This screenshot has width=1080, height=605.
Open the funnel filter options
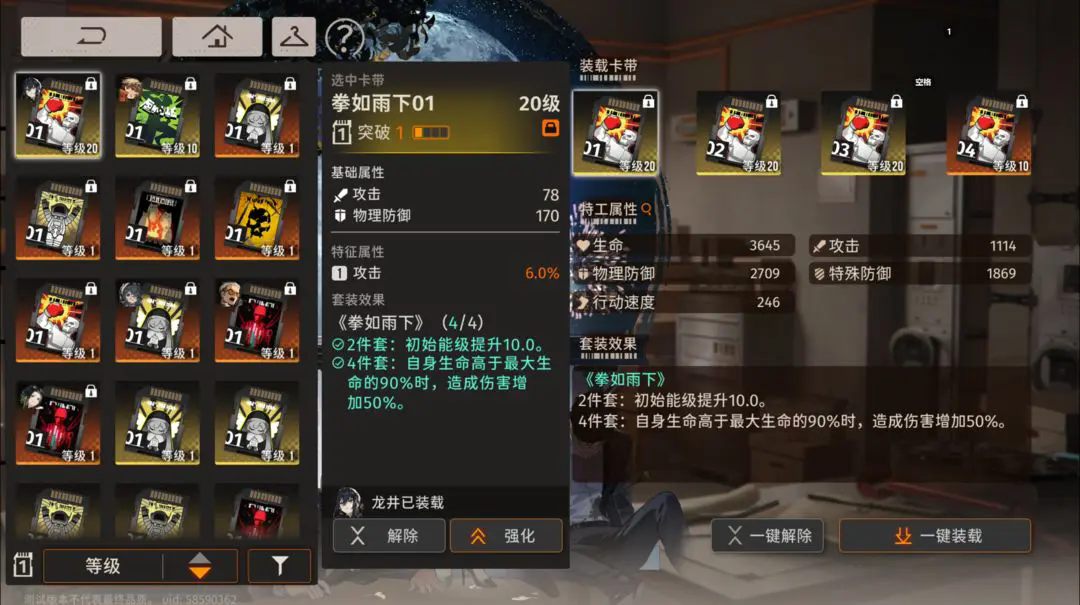[x=279, y=566]
